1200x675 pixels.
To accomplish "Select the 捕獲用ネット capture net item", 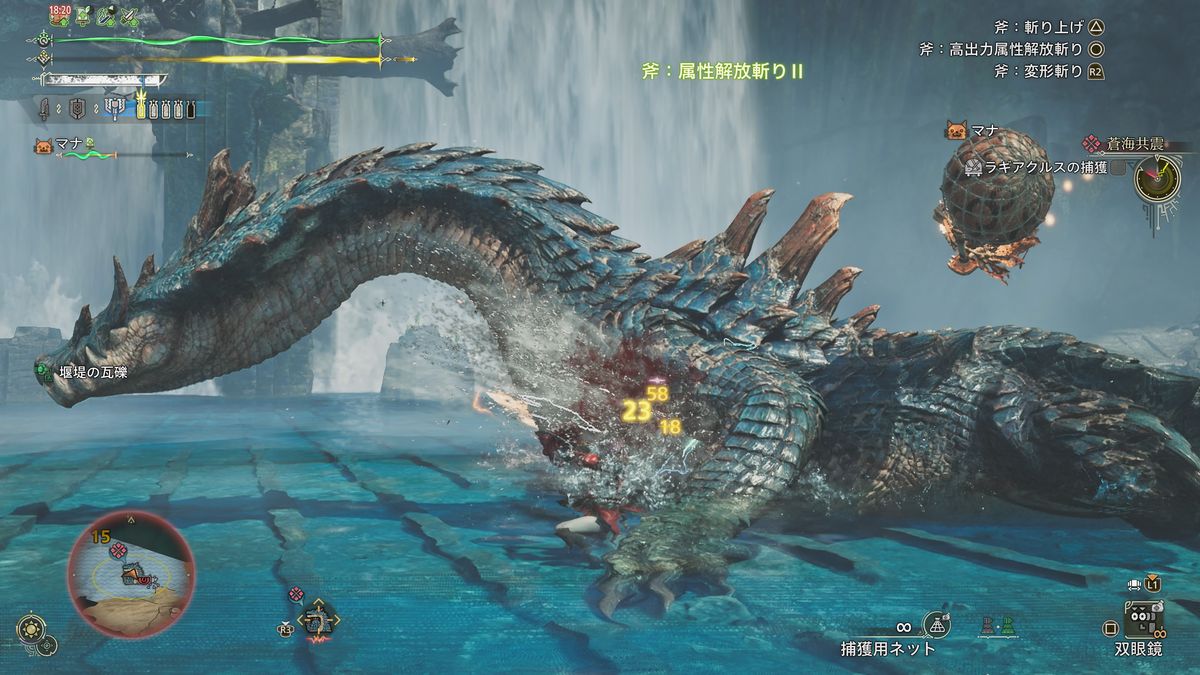I will [x=936, y=626].
